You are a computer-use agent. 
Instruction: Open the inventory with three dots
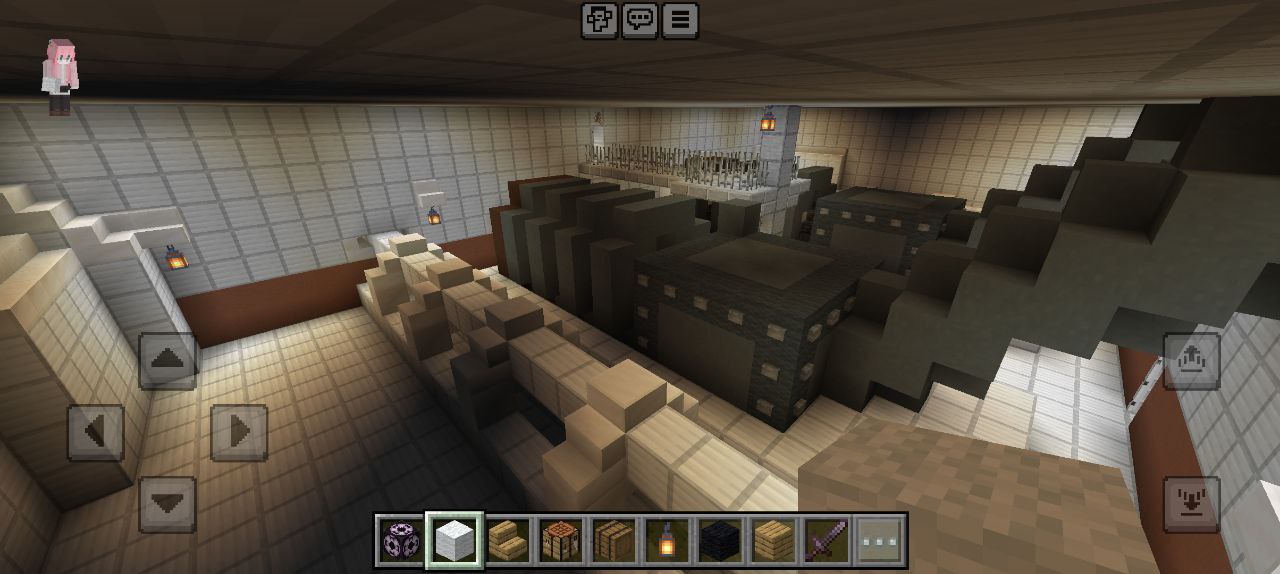(880, 541)
